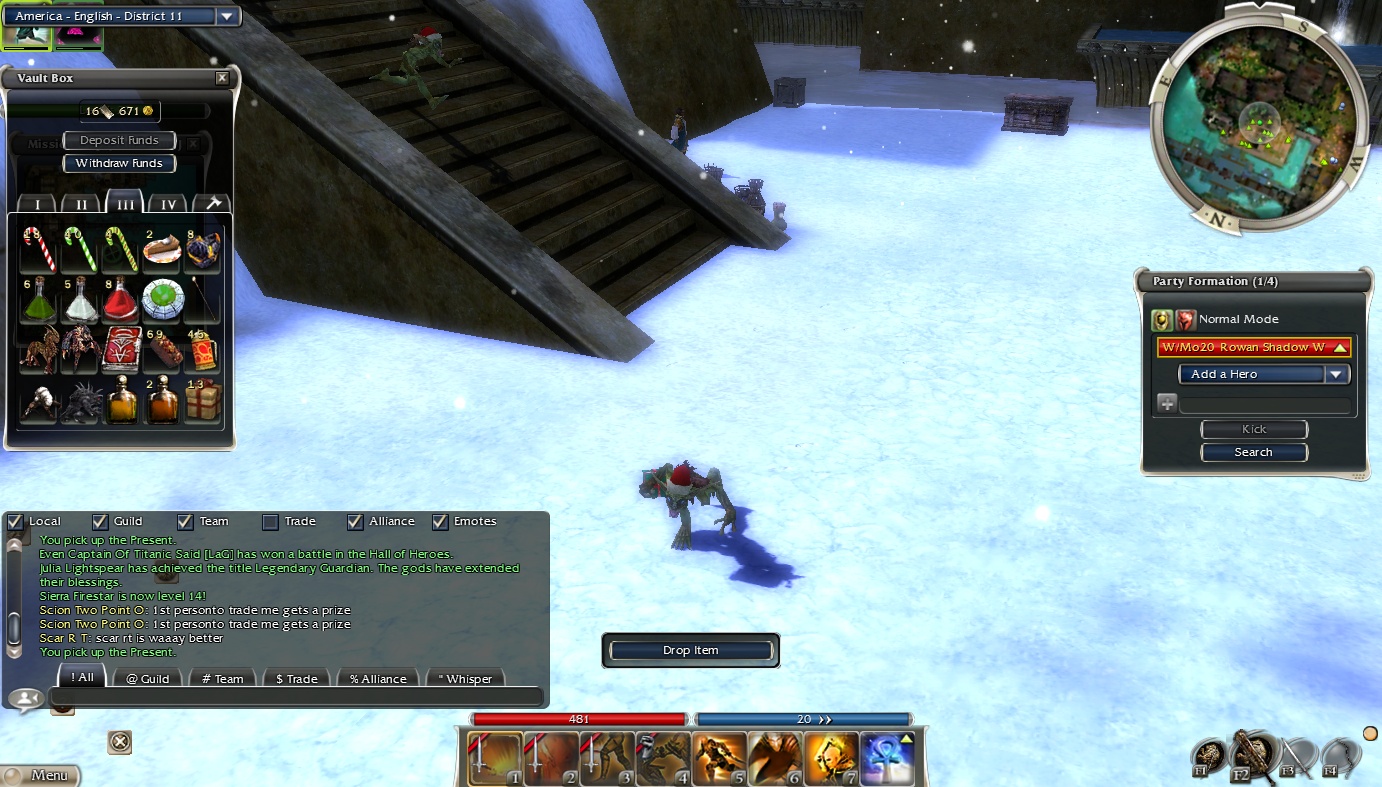
Task: Click the Withdraw Funds button
Action: 119,163
